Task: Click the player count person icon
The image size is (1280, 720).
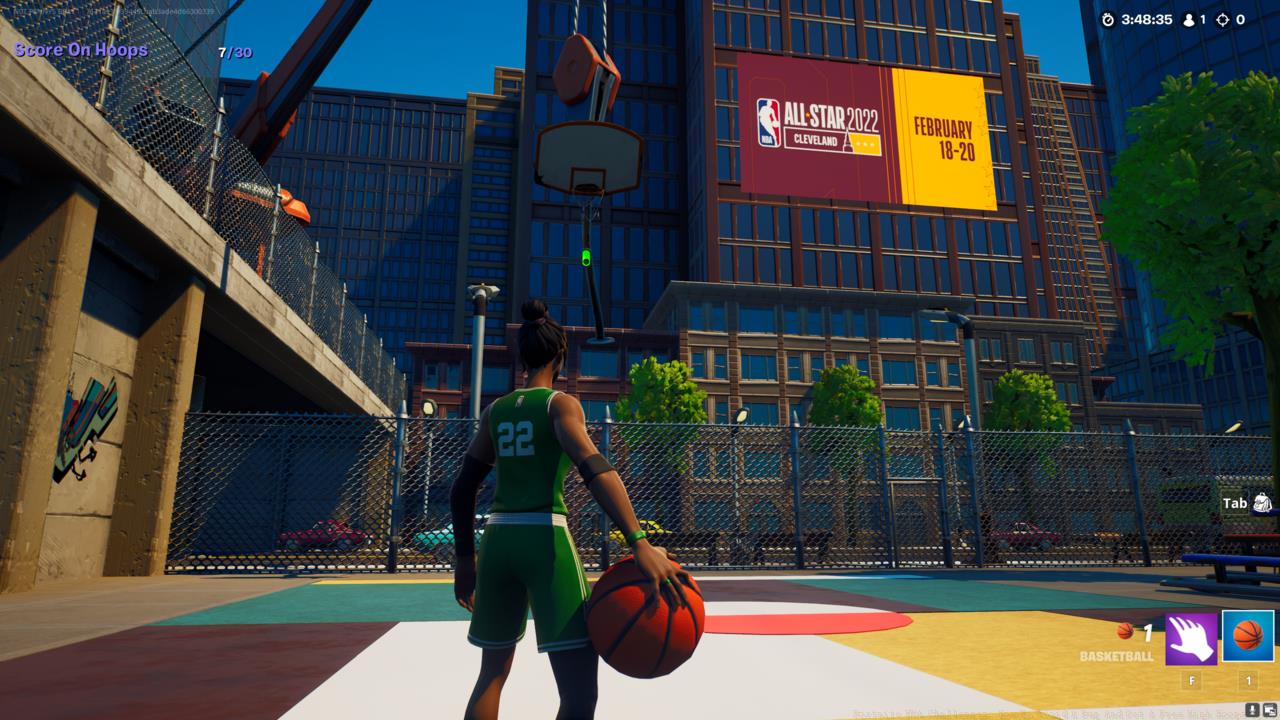Action: pyautogui.click(x=1189, y=17)
